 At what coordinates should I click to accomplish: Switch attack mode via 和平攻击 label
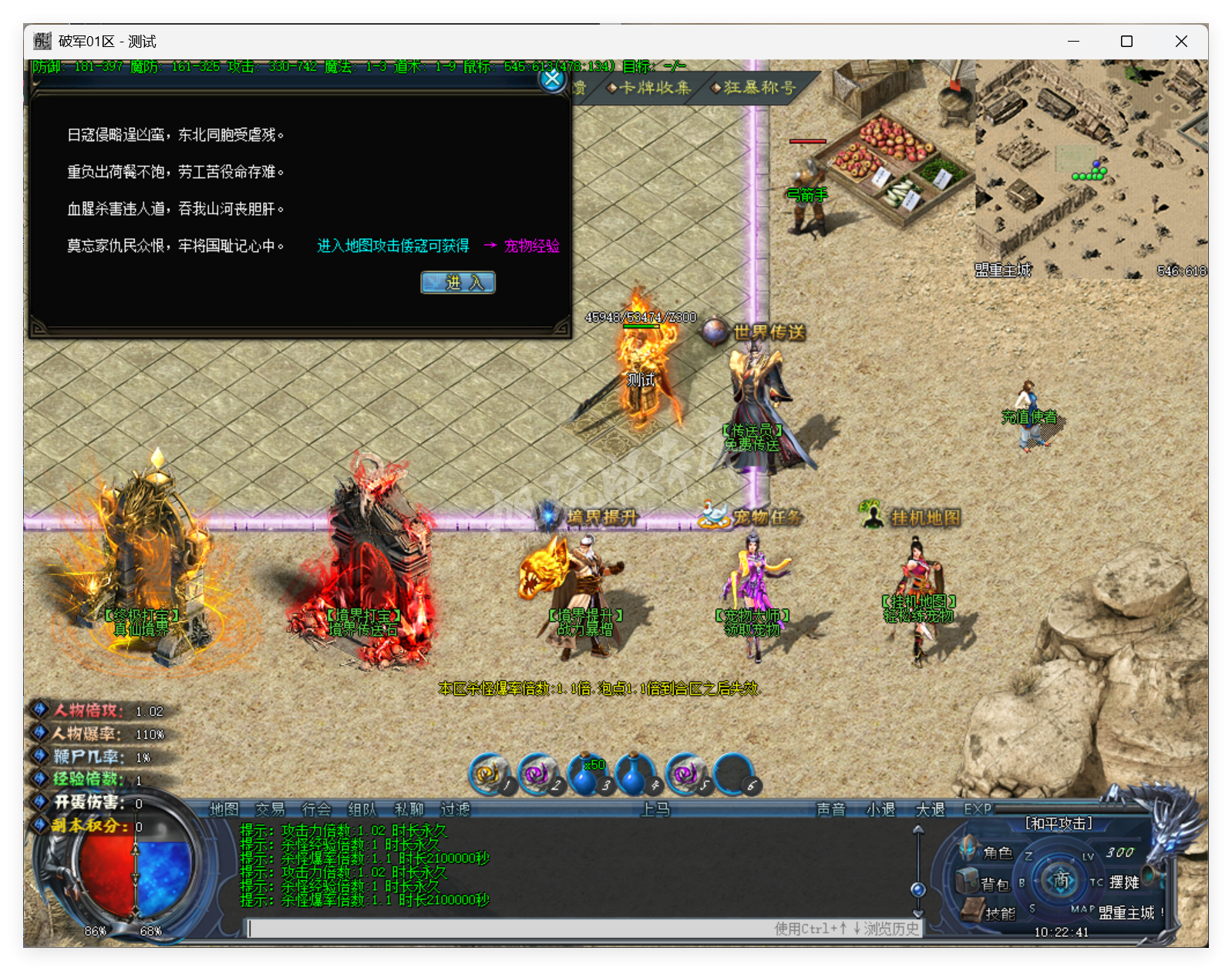pos(1059,823)
